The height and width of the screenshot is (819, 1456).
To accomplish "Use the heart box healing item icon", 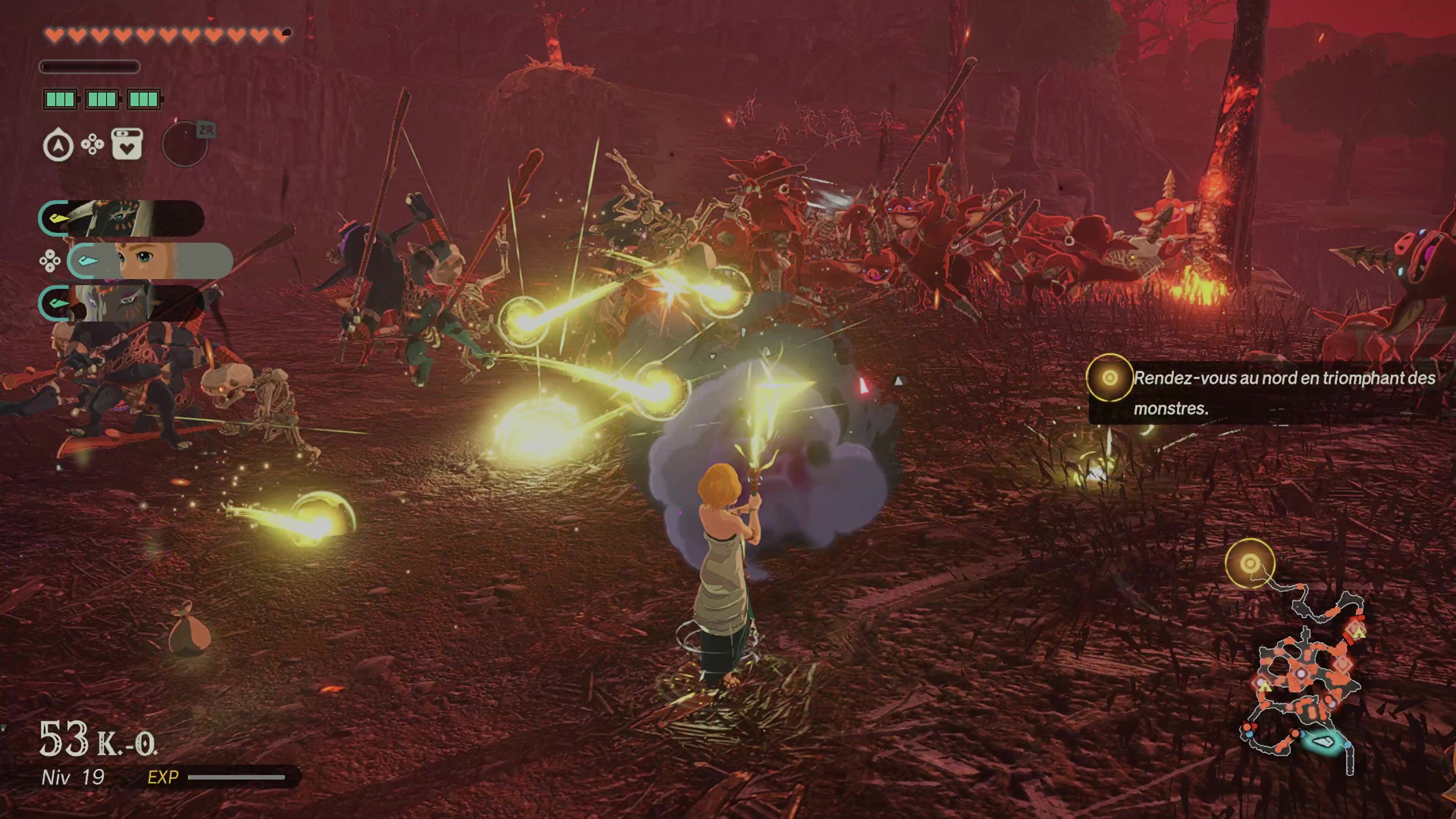I will (127, 144).
